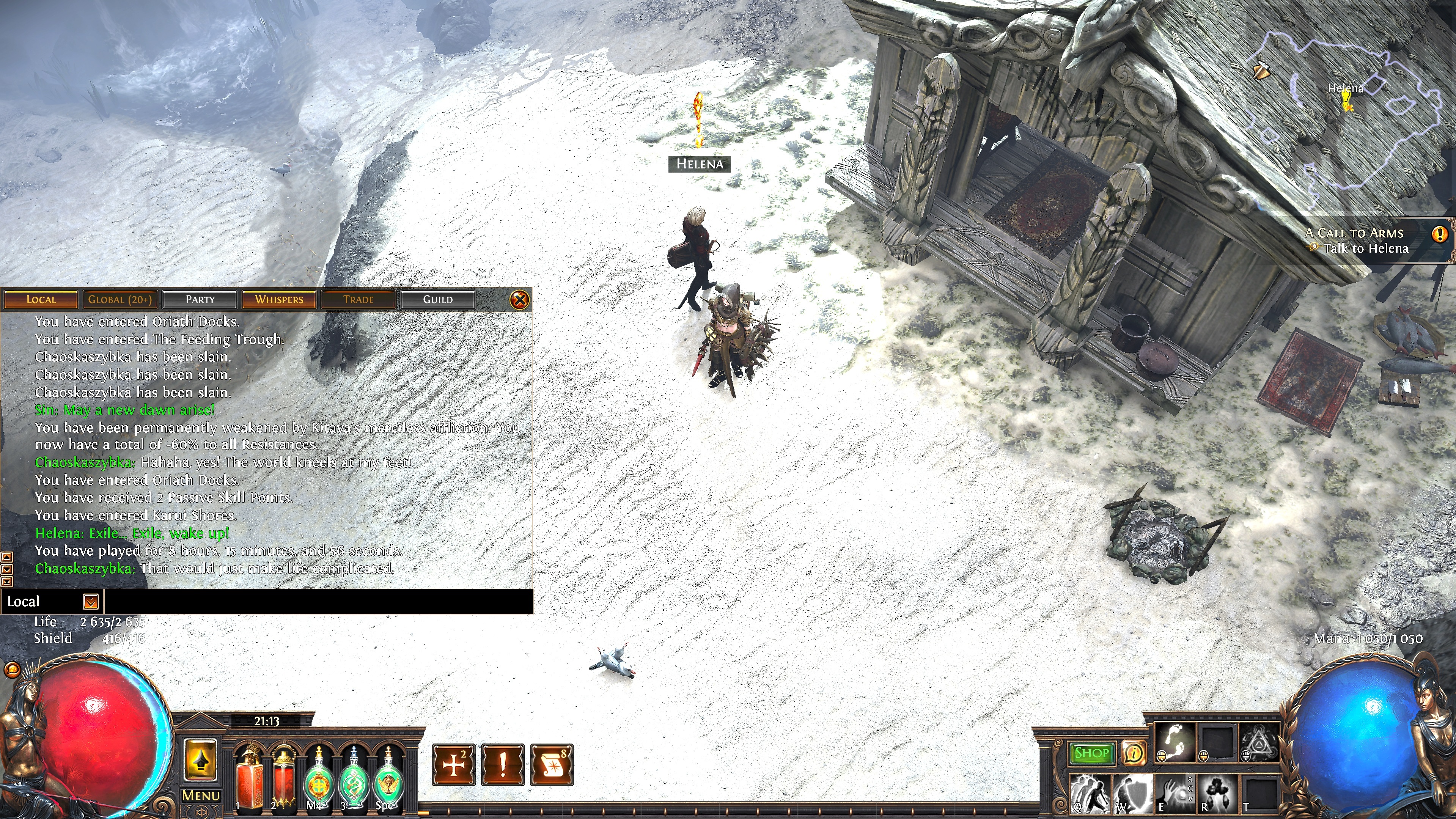
Task: Show the Whispers chat tab
Action: [279, 300]
